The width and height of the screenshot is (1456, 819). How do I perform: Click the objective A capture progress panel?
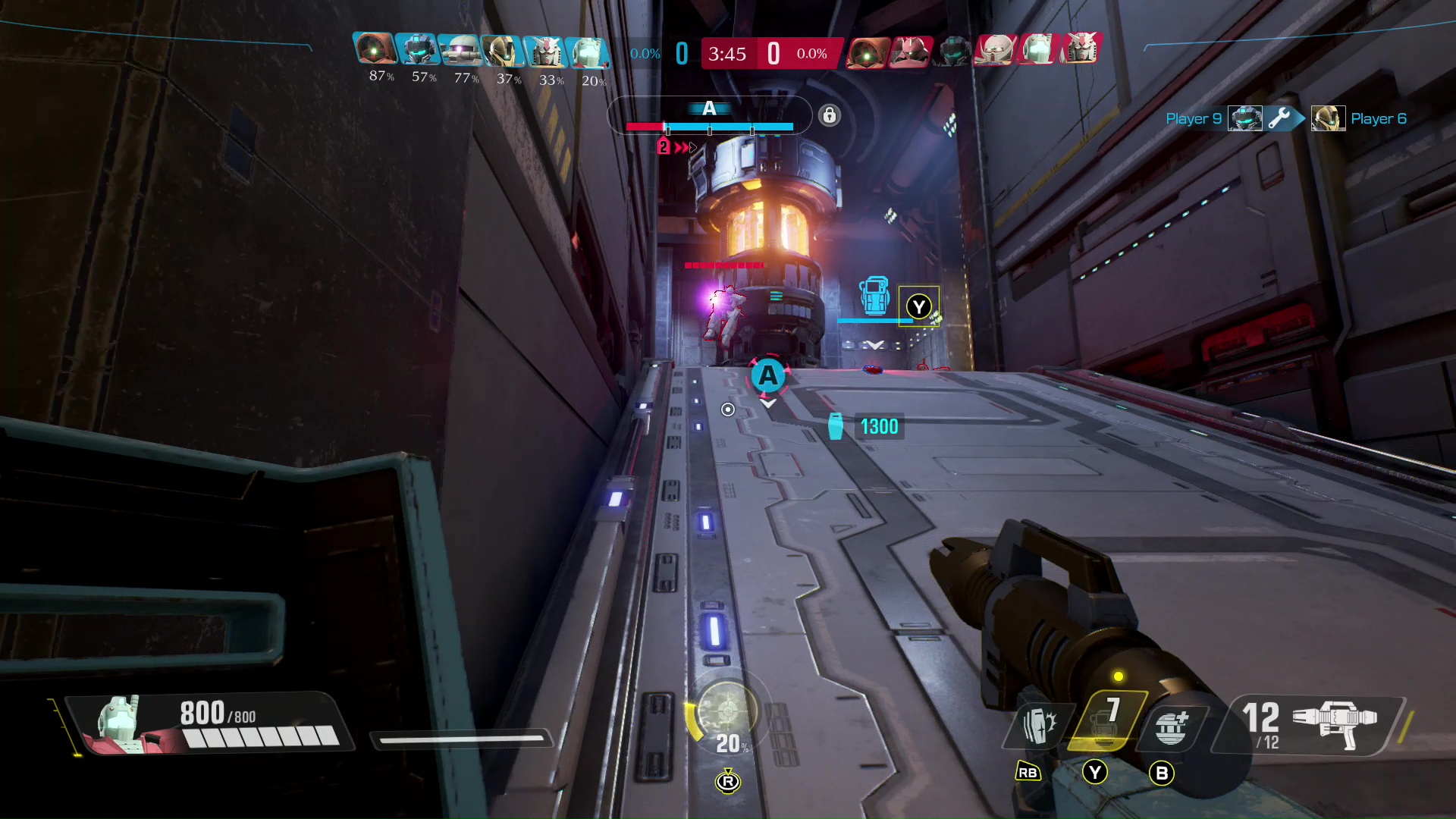pyautogui.click(x=709, y=116)
